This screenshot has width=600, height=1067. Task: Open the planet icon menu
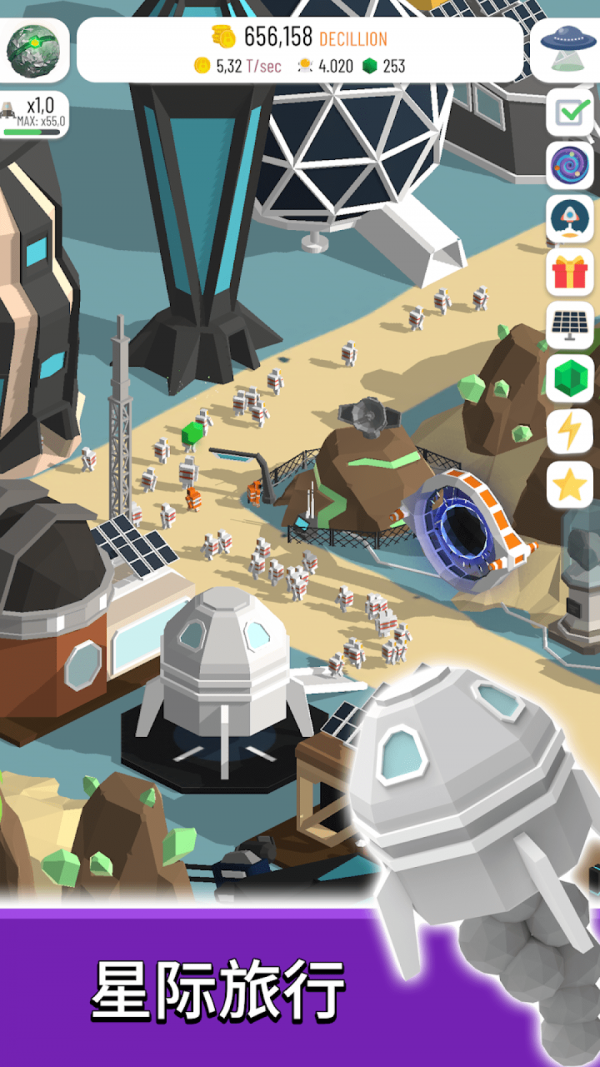[x=33, y=49]
